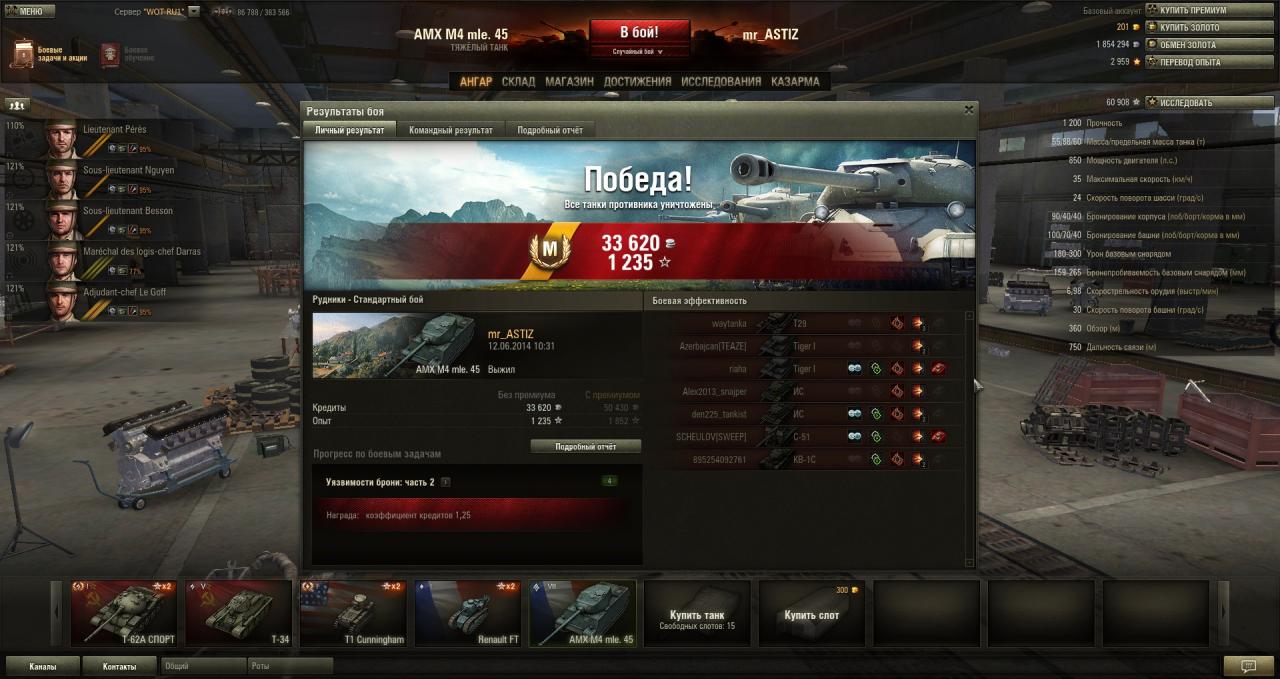
Task: Select the Личный результат tab
Action: pyautogui.click(x=349, y=130)
